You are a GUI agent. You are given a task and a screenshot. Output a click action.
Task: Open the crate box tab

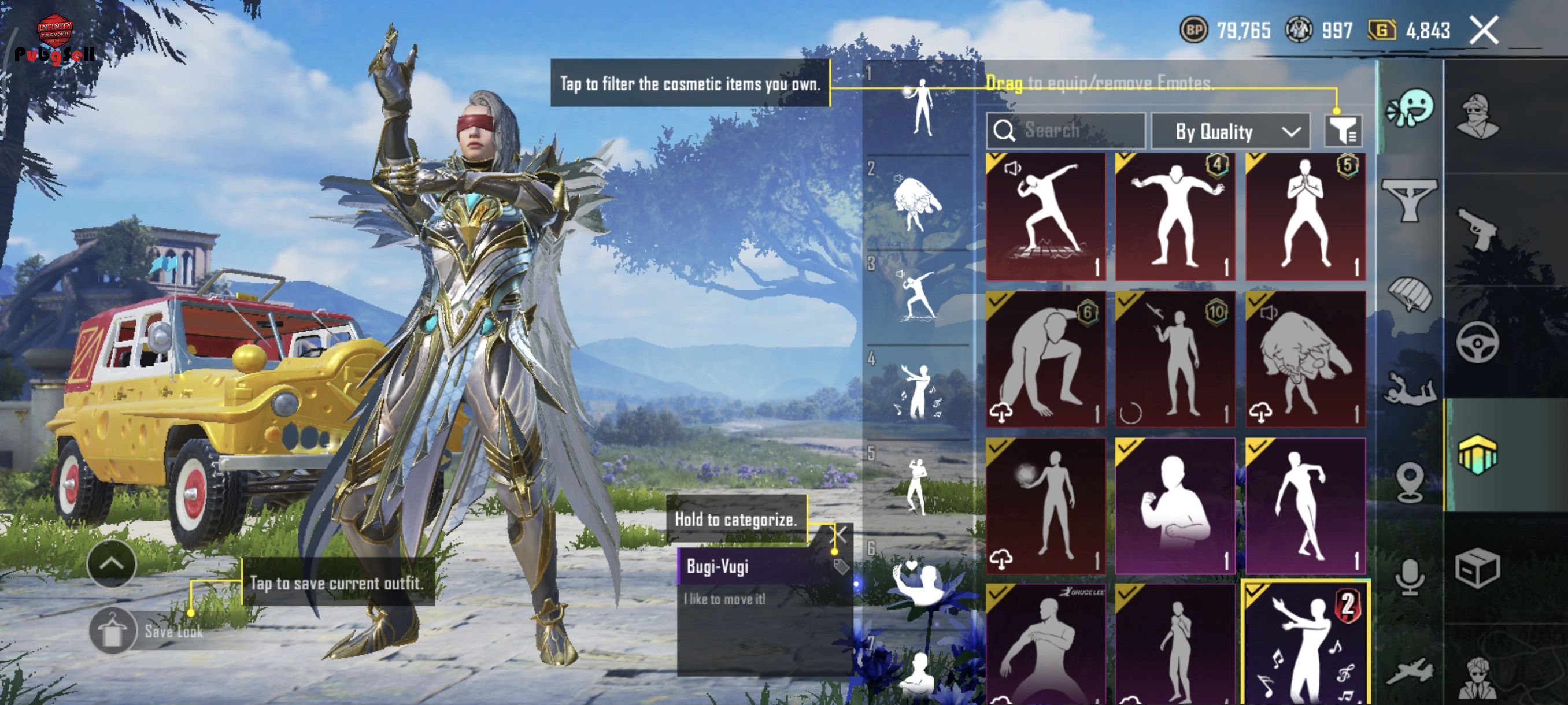click(x=1477, y=569)
